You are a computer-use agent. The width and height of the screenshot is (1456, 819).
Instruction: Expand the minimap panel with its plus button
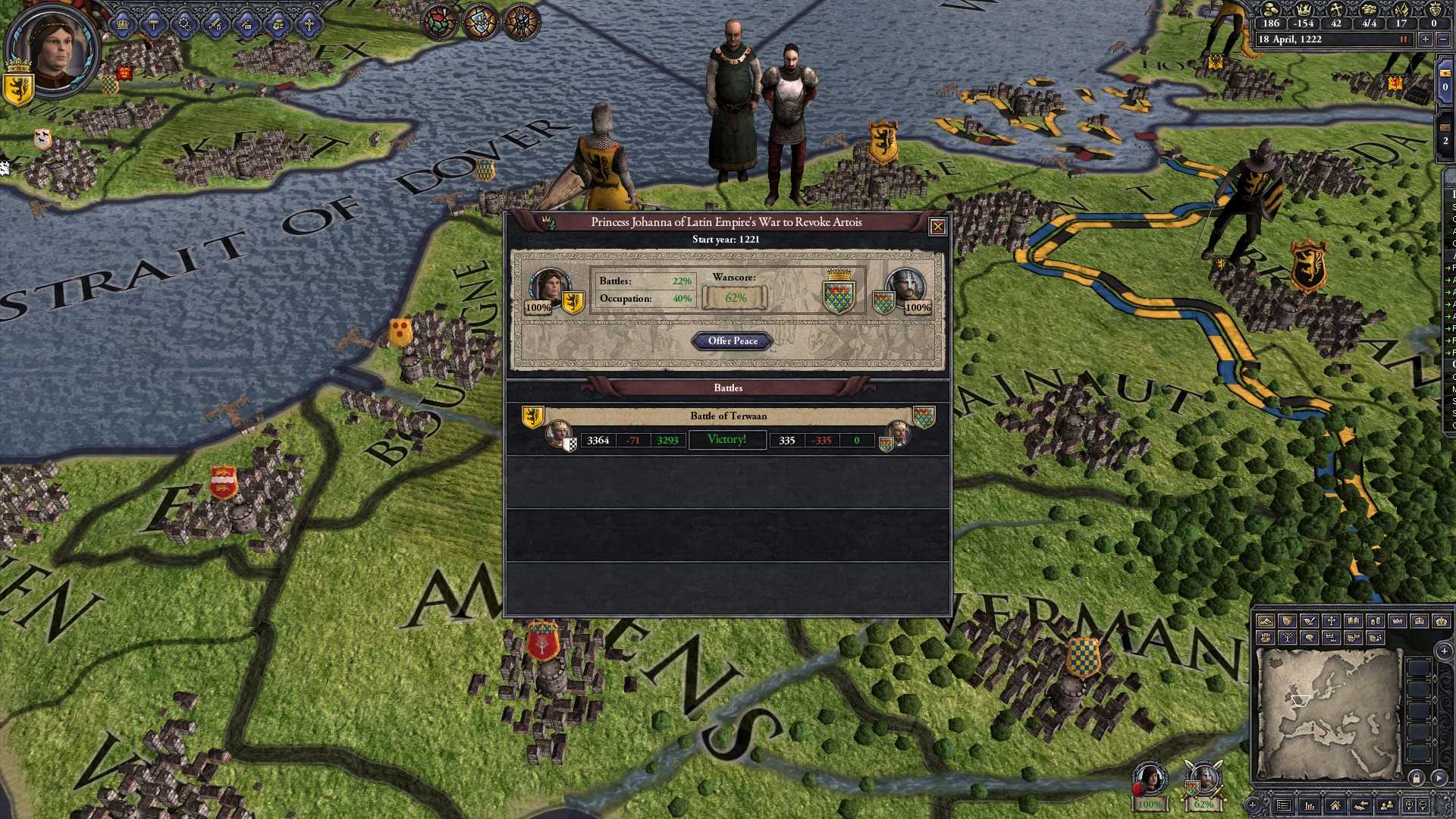pyautogui.click(x=1443, y=651)
